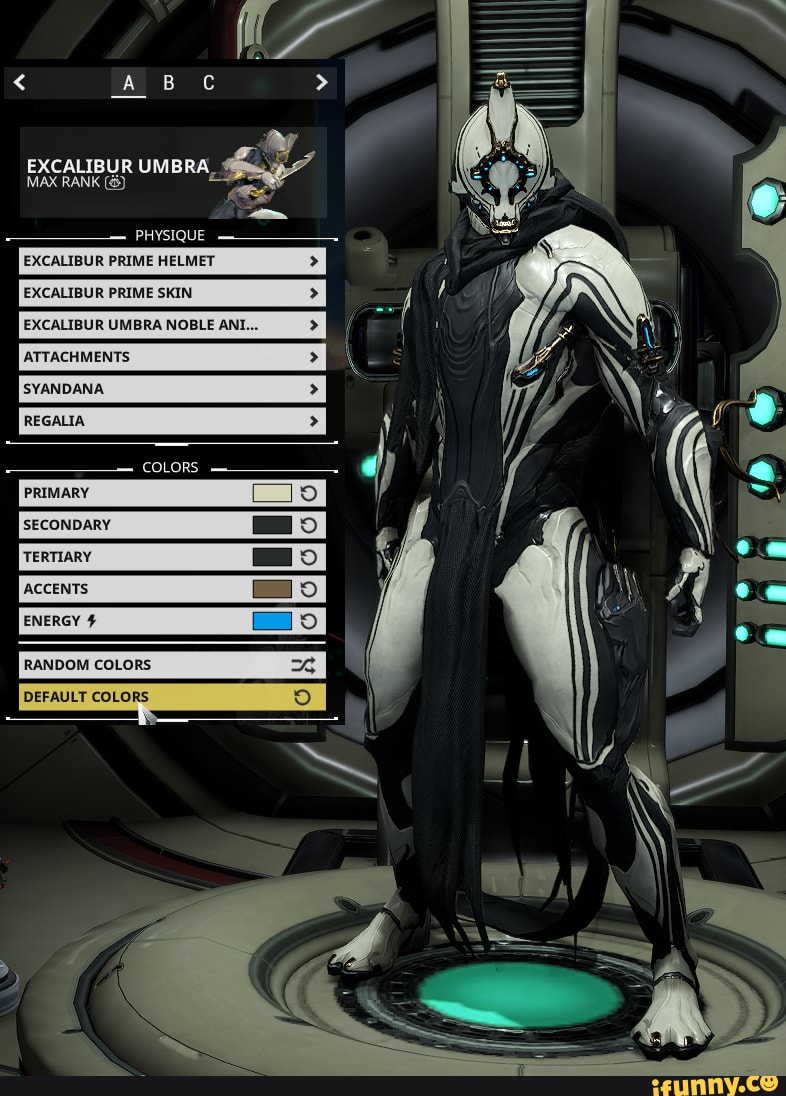786x1096 pixels.
Task: Reset the Tertiary color
Action: (309, 557)
